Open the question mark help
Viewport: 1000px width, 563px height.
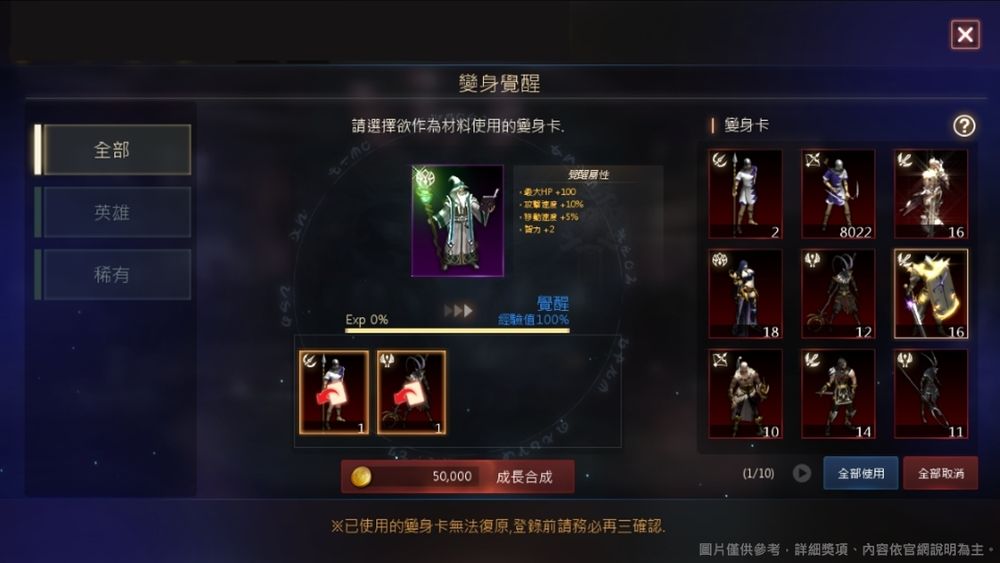(x=964, y=126)
